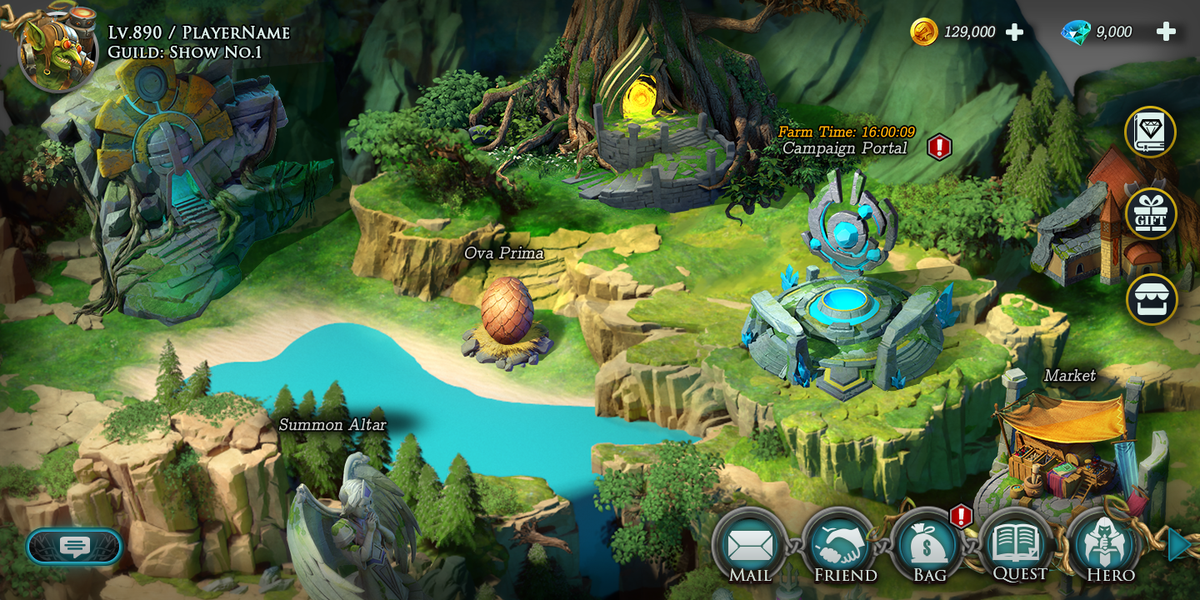1200x600 pixels.
Task: Buy more diamonds using the plus button
Action: pos(1165,32)
